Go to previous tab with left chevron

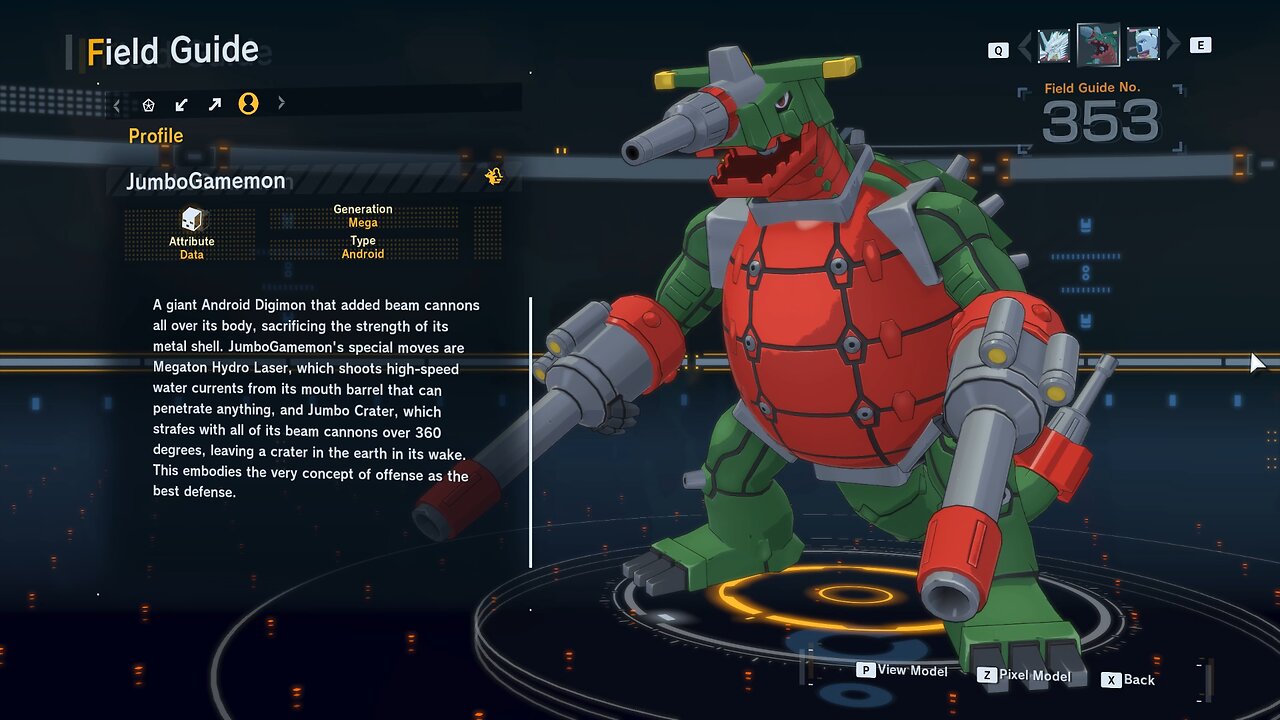click(x=117, y=104)
